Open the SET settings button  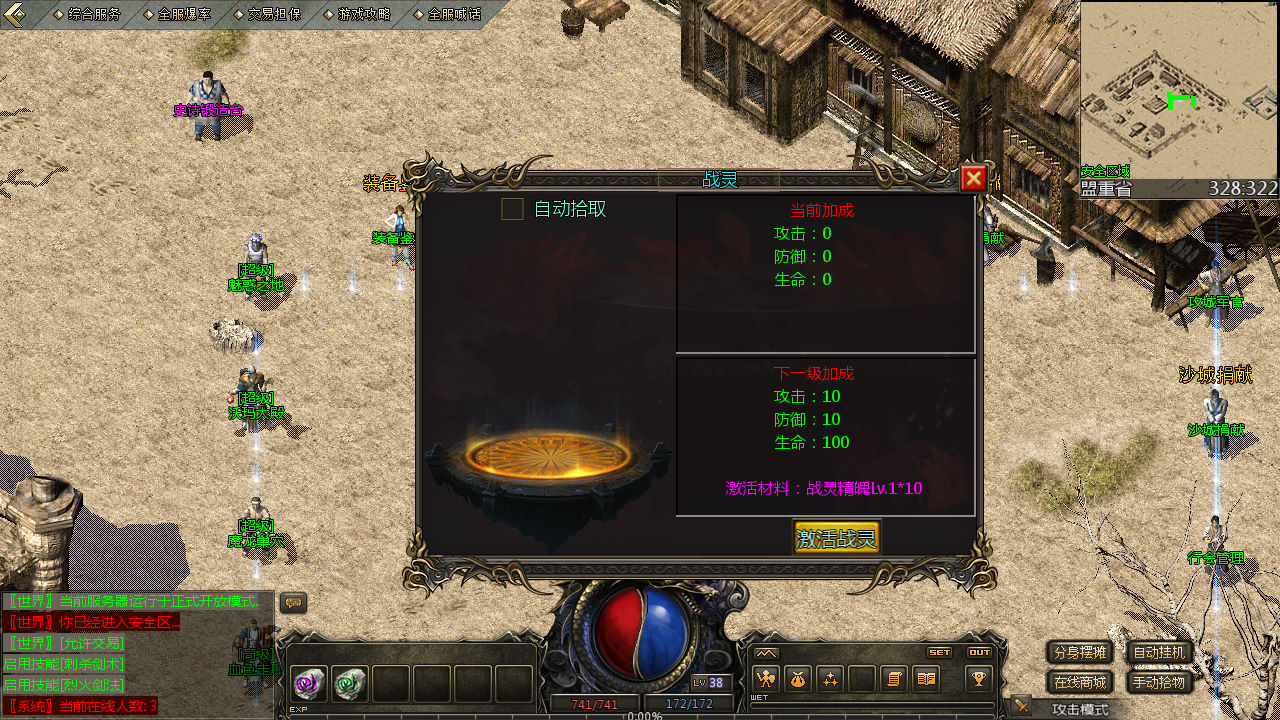coord(939,652)
